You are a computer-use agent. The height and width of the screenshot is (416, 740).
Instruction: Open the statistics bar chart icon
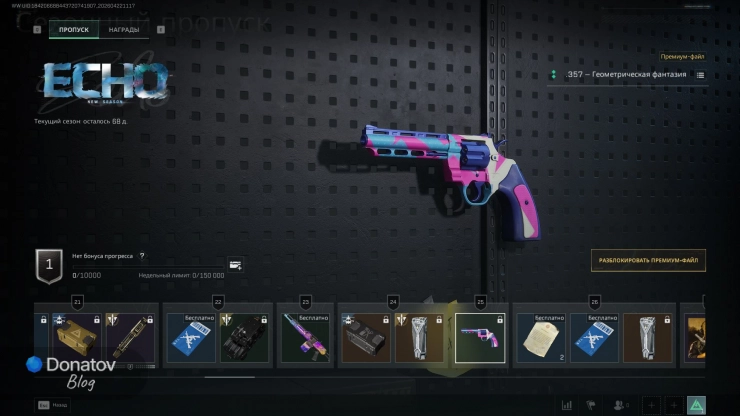pos(567,404)
